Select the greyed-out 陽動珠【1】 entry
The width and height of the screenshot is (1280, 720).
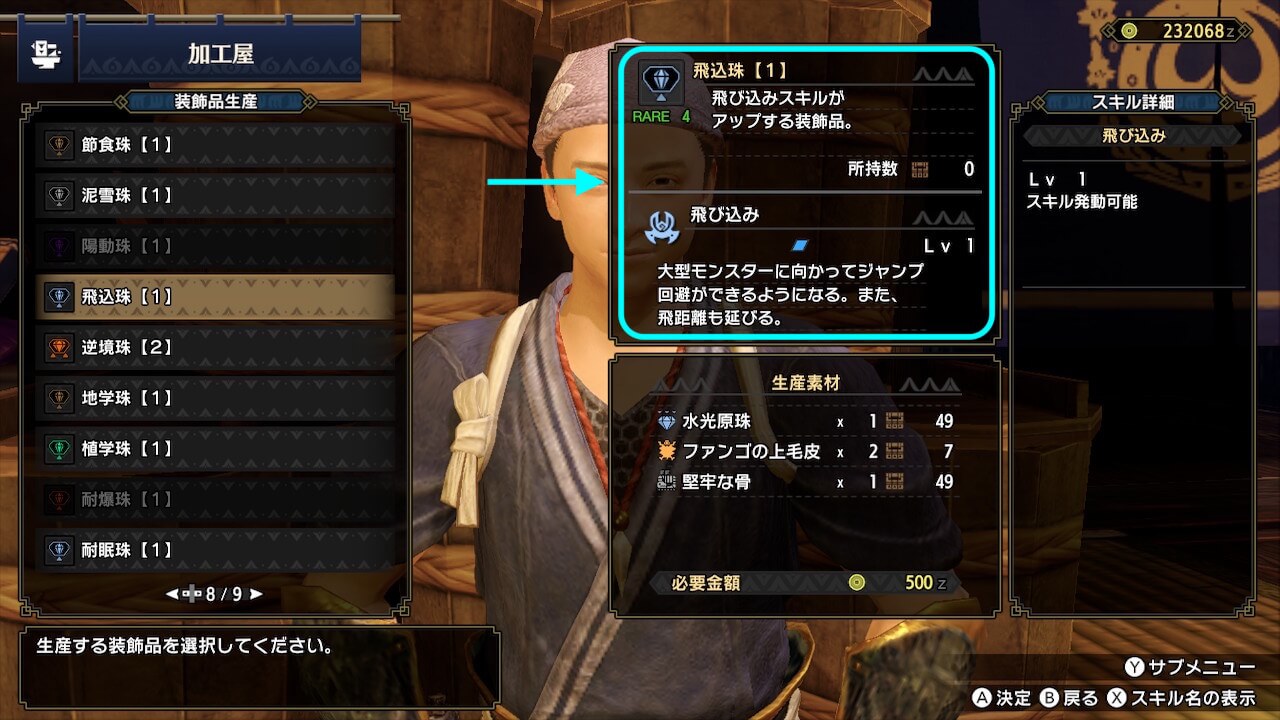[215, 246]
